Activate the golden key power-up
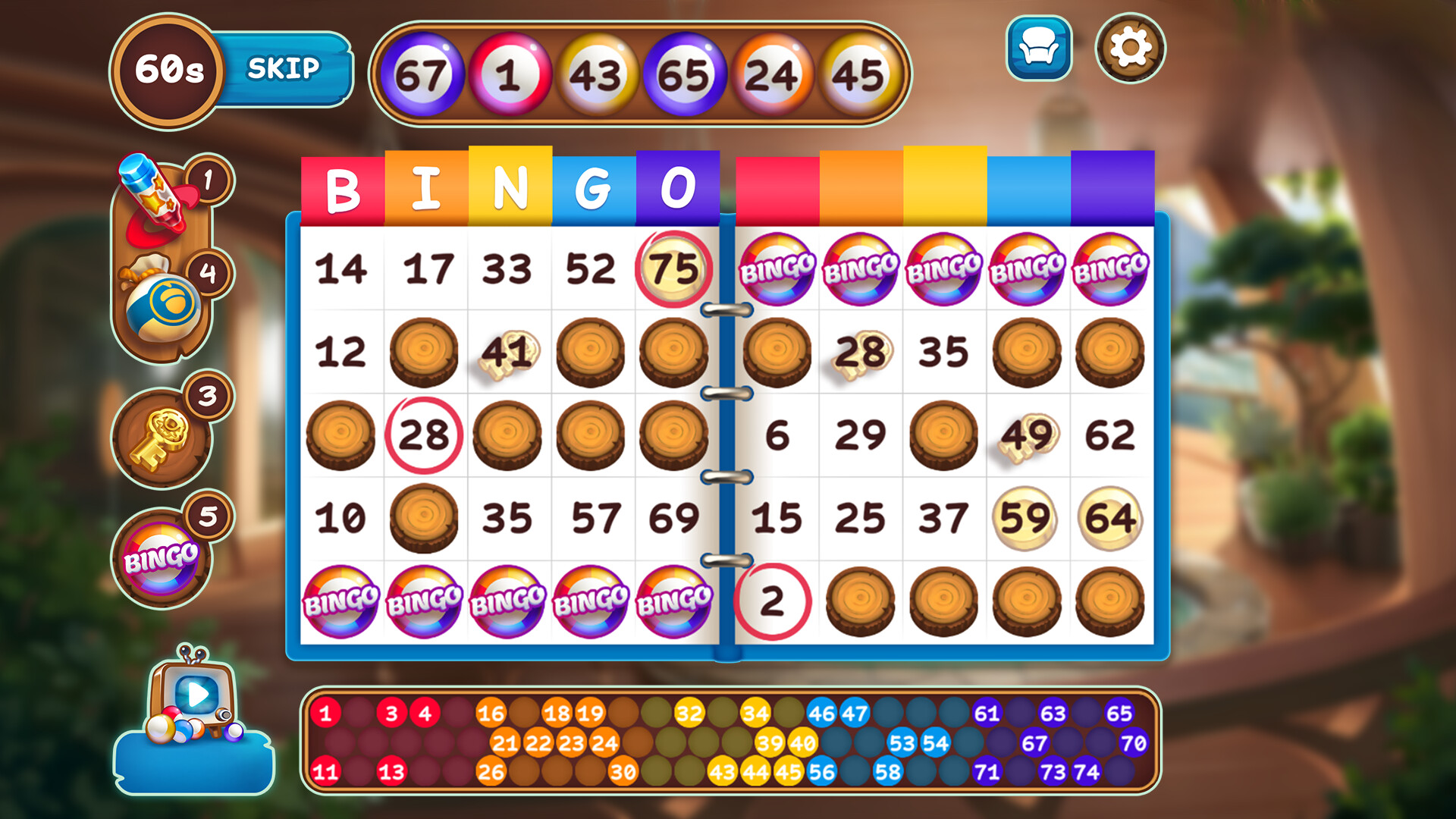The image size is (1456, 819). (162, 438)
